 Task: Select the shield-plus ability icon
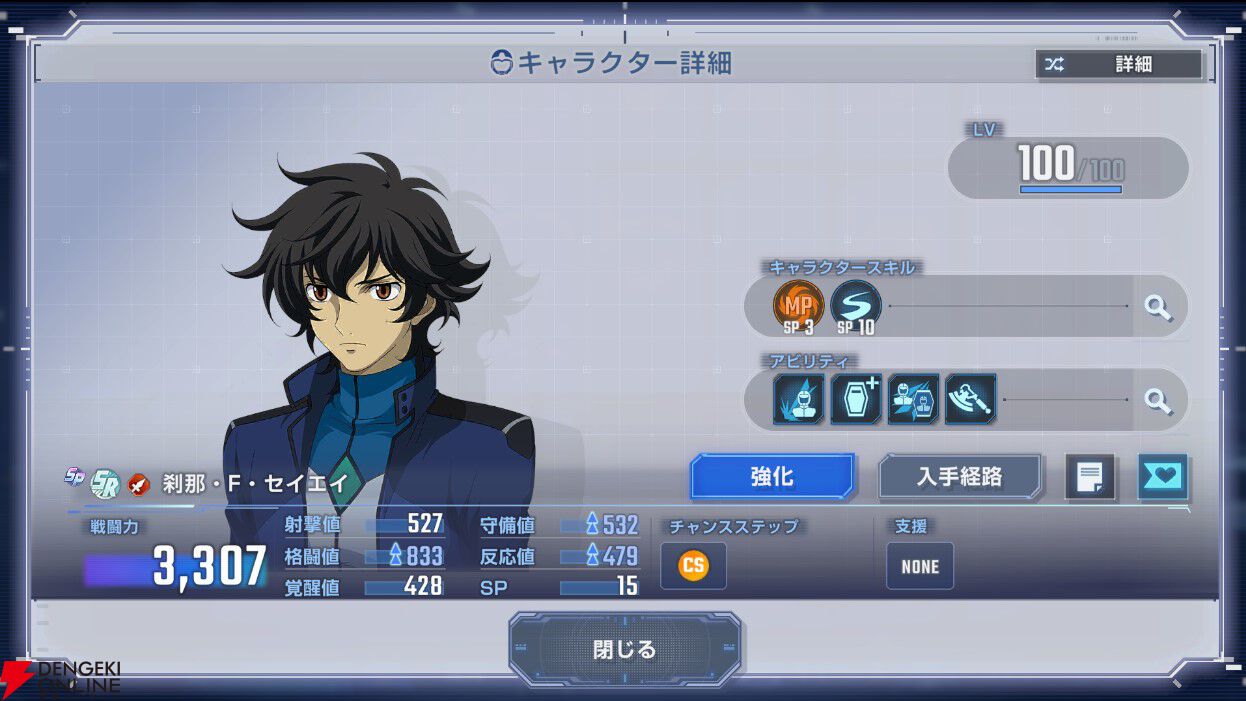click(856, 399)
